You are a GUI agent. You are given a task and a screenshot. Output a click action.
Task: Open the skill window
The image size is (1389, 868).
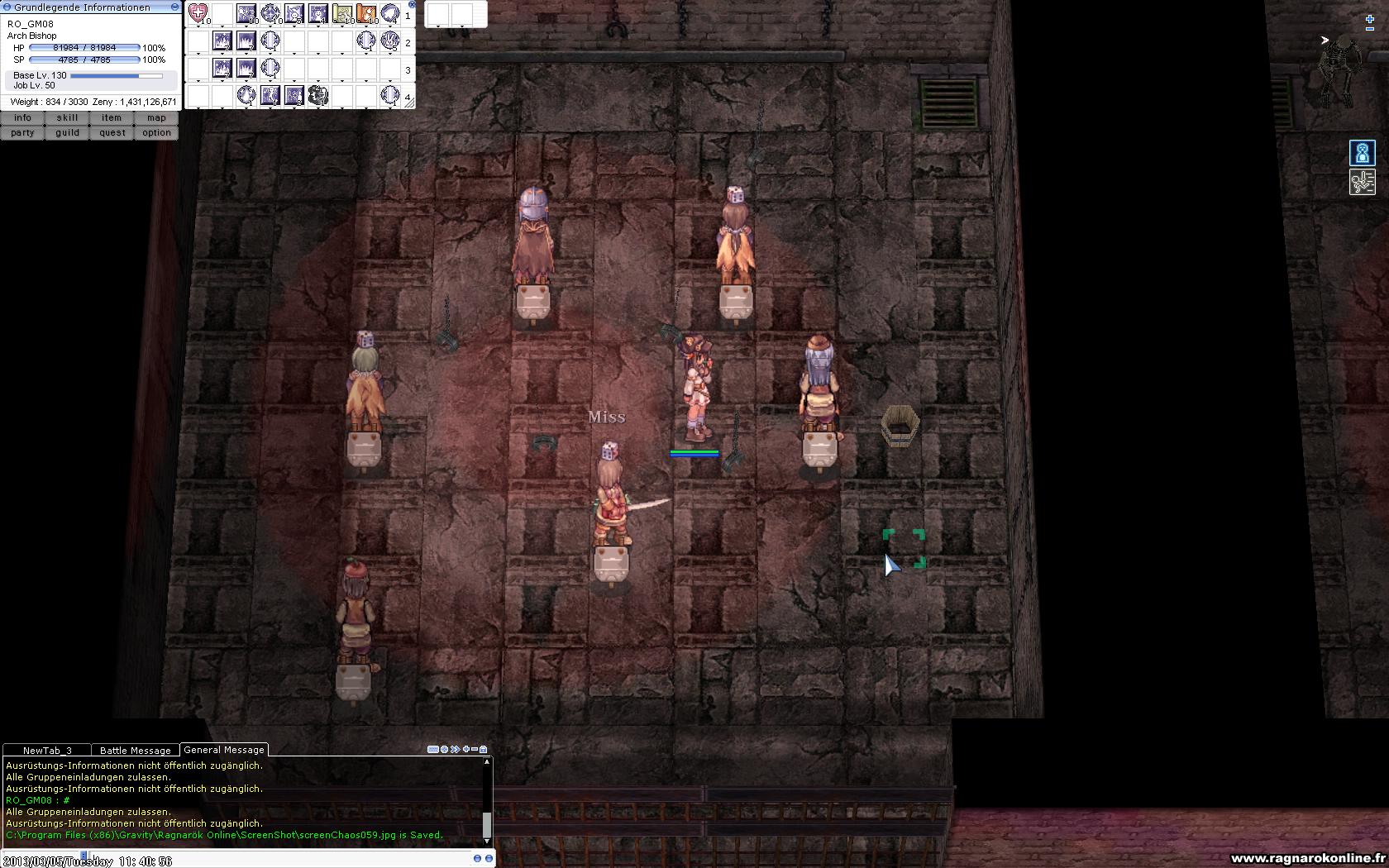click(x=67, y=118)
